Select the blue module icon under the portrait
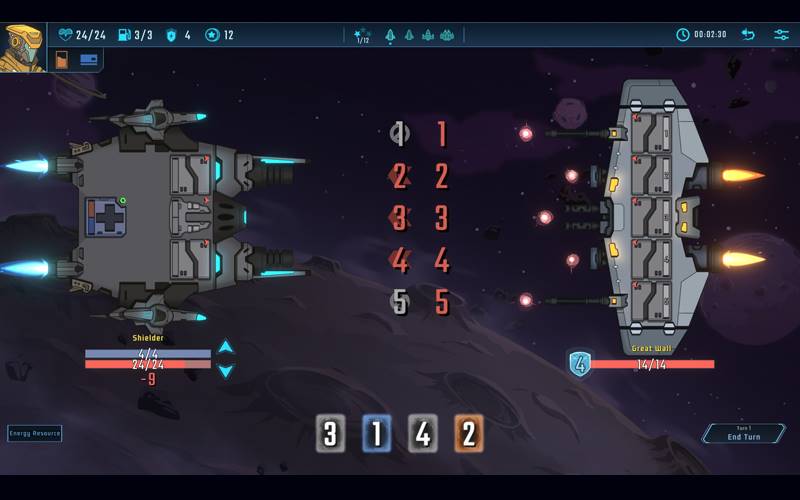The height and width of the screenshot is (500, 800). [x=88, y=59]
